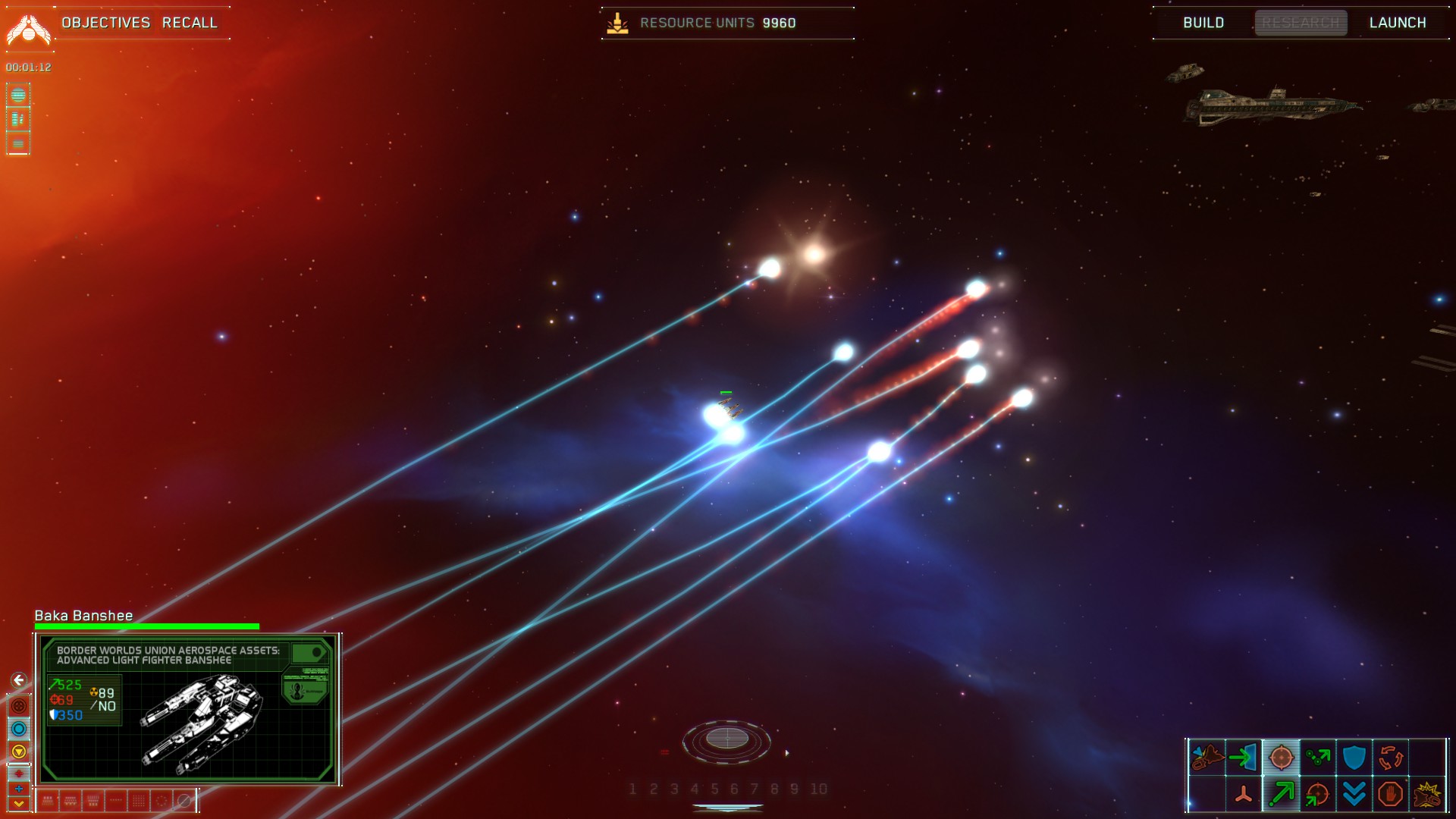Open the Launch menu
This screenshot has width=1456, height=819.
click(1398, 23)
